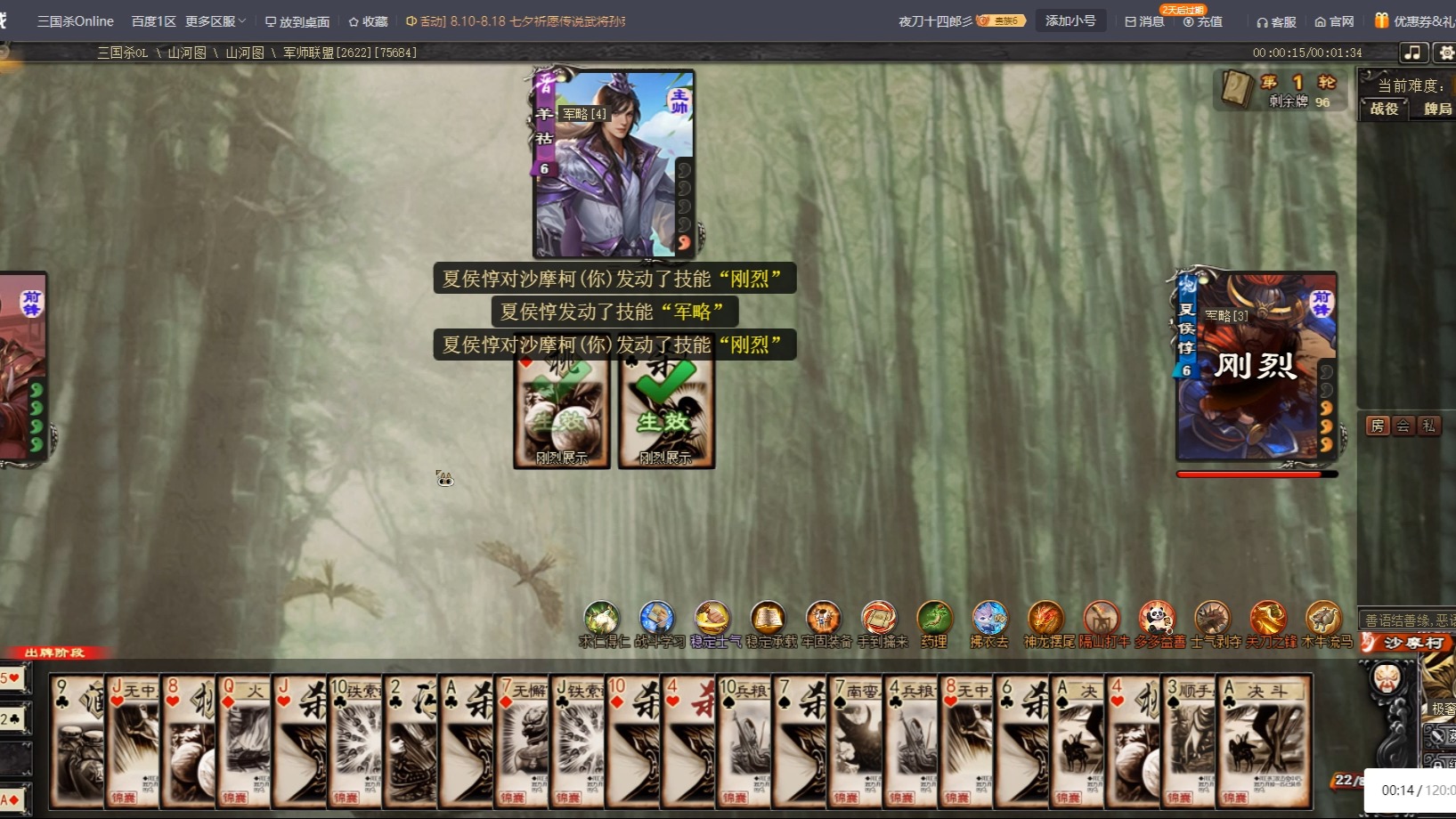Open the 房 chat channel tab
This screenshot has height=819, width=1456.
click(1378, 426)
